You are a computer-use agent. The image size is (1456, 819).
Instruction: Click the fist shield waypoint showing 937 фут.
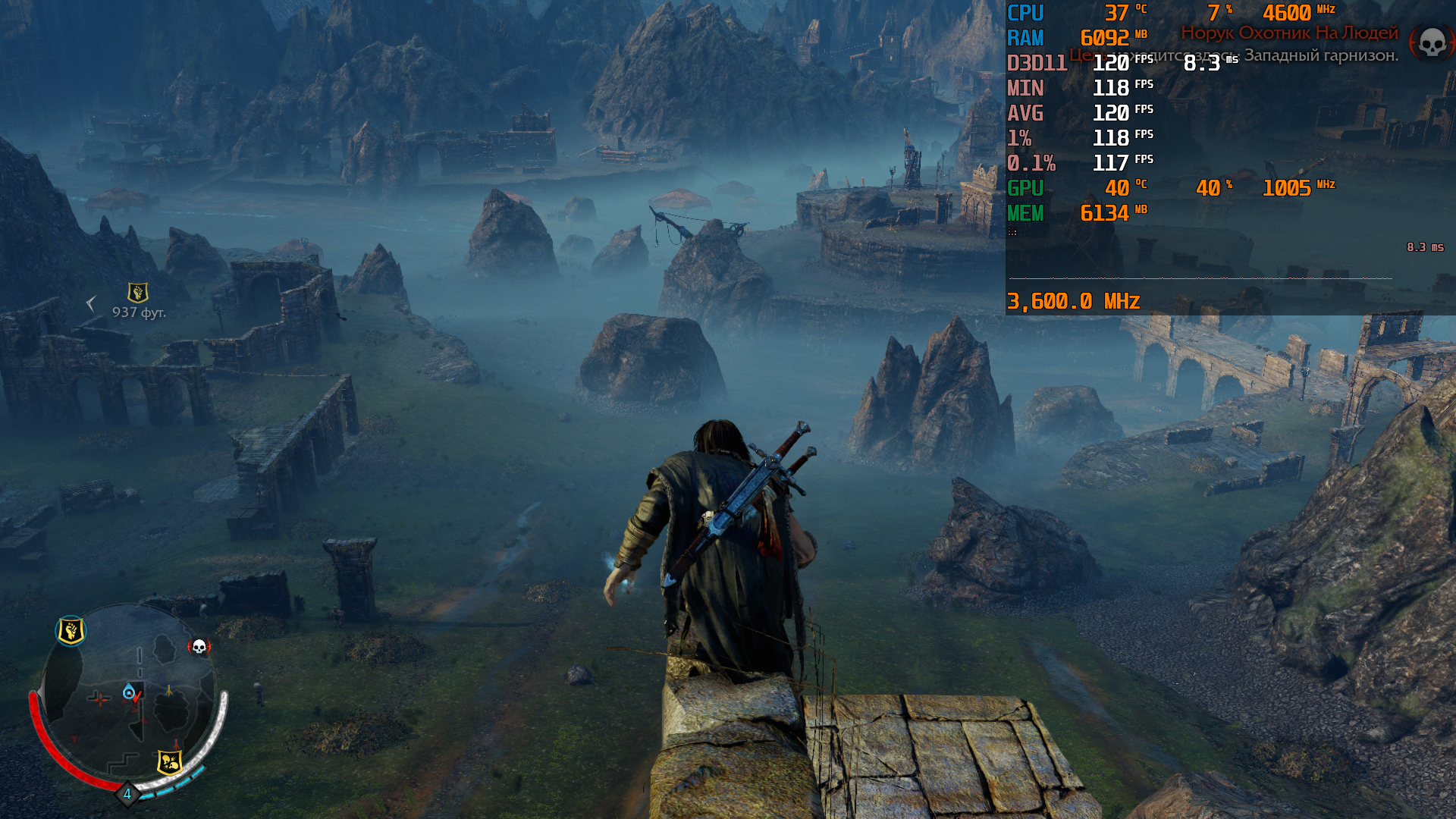click(137, 293)
